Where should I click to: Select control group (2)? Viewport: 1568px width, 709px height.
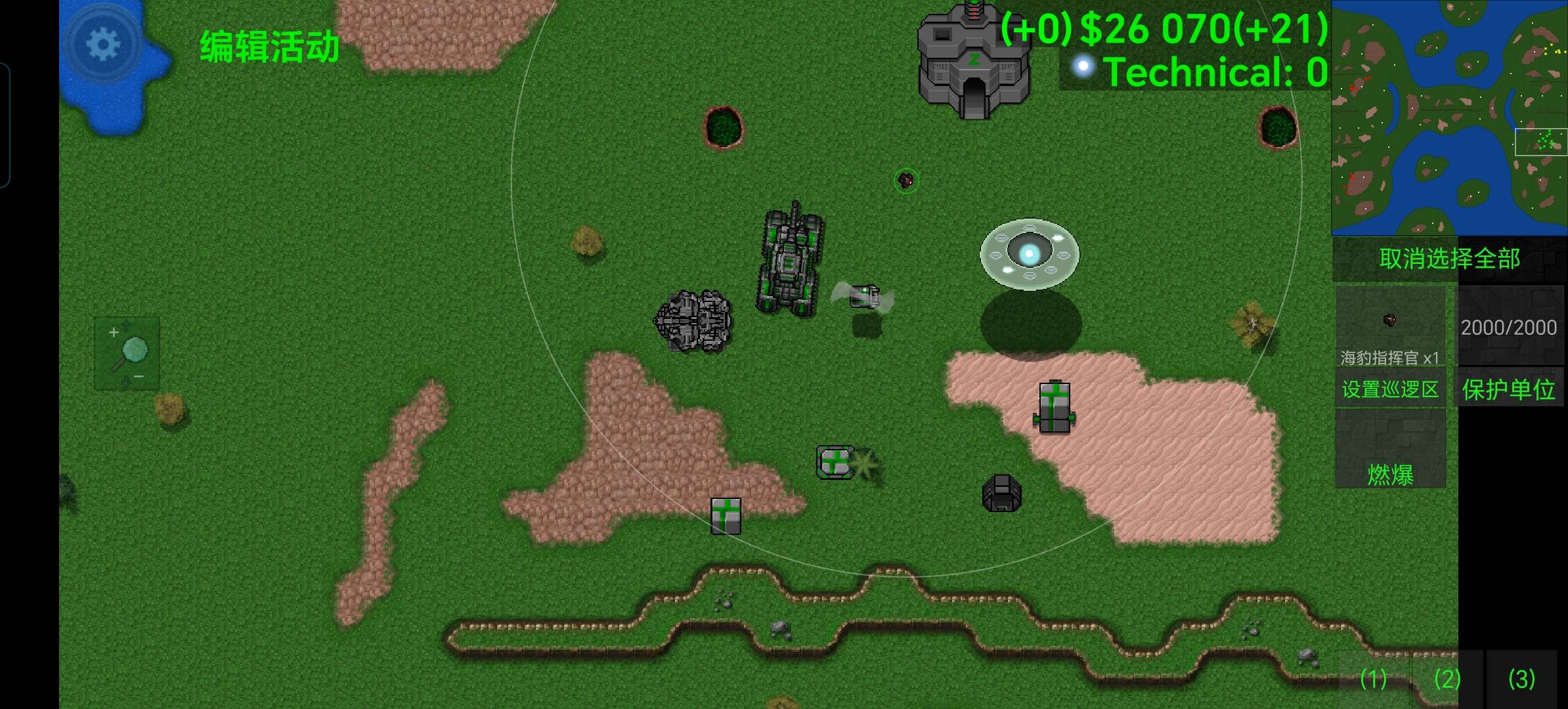(1448, 679)
